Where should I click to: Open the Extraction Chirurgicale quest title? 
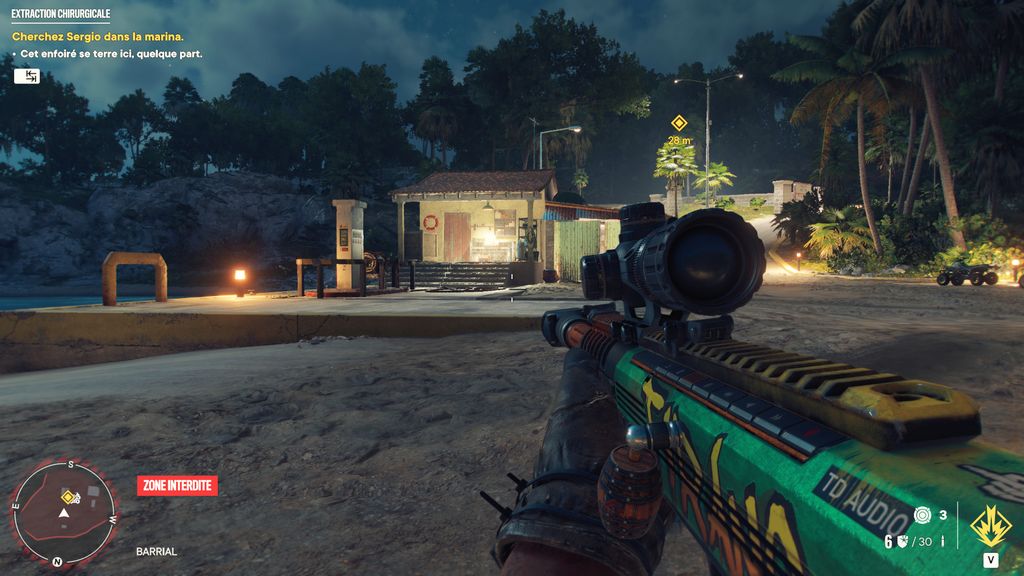[x=60, y=15]
